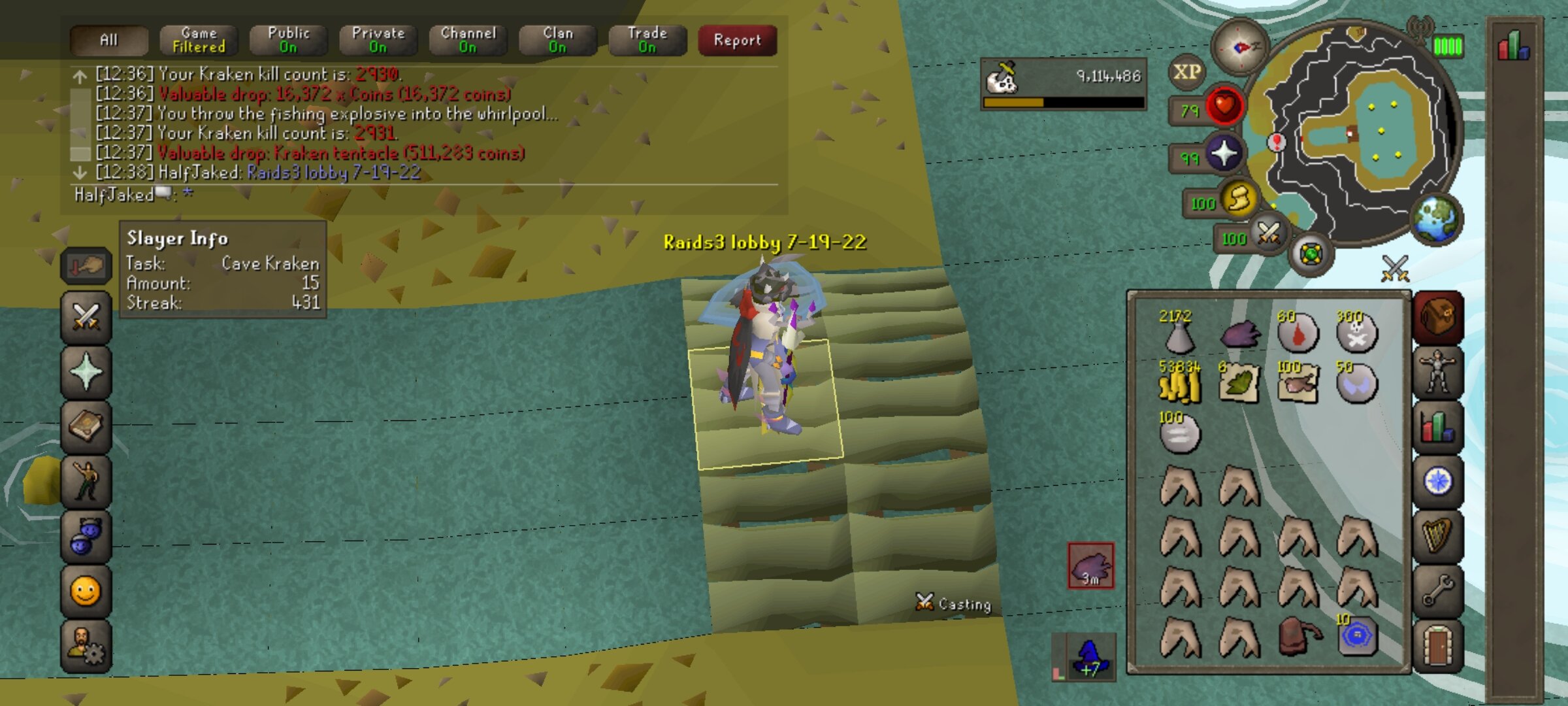The width and height of the screenshot is (1568, 706).
Task: Switch to the Public chat tab
Action: (288, 41)
